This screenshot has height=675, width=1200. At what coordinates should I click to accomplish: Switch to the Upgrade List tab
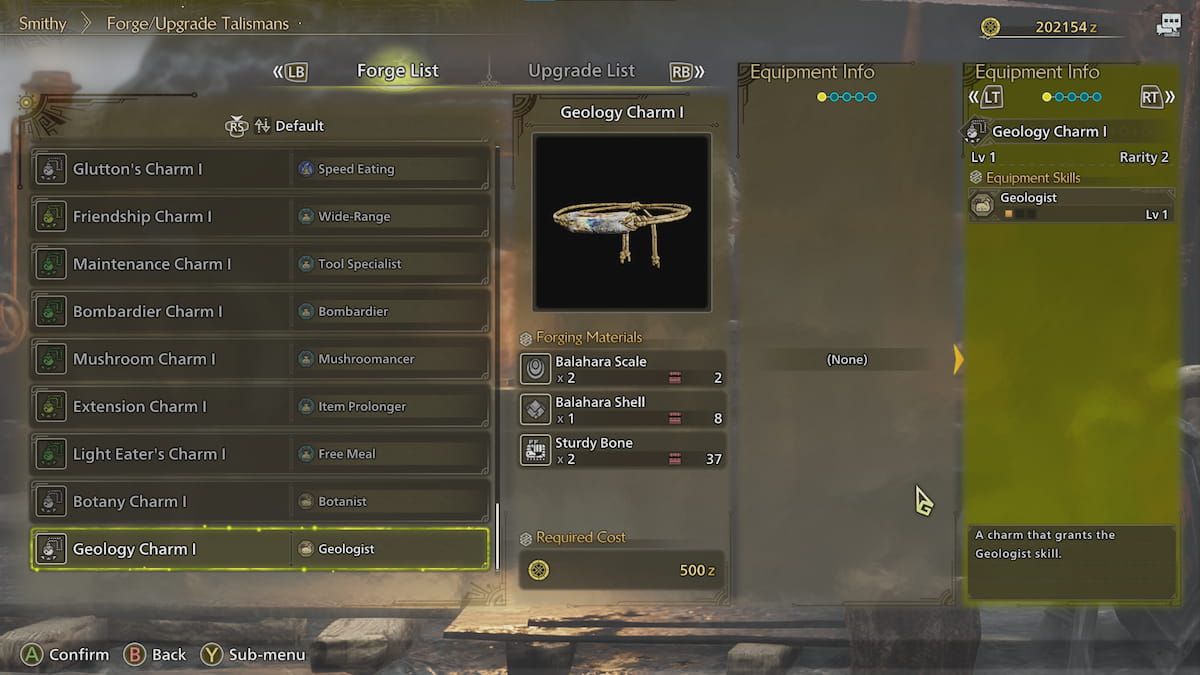(581, 71)
